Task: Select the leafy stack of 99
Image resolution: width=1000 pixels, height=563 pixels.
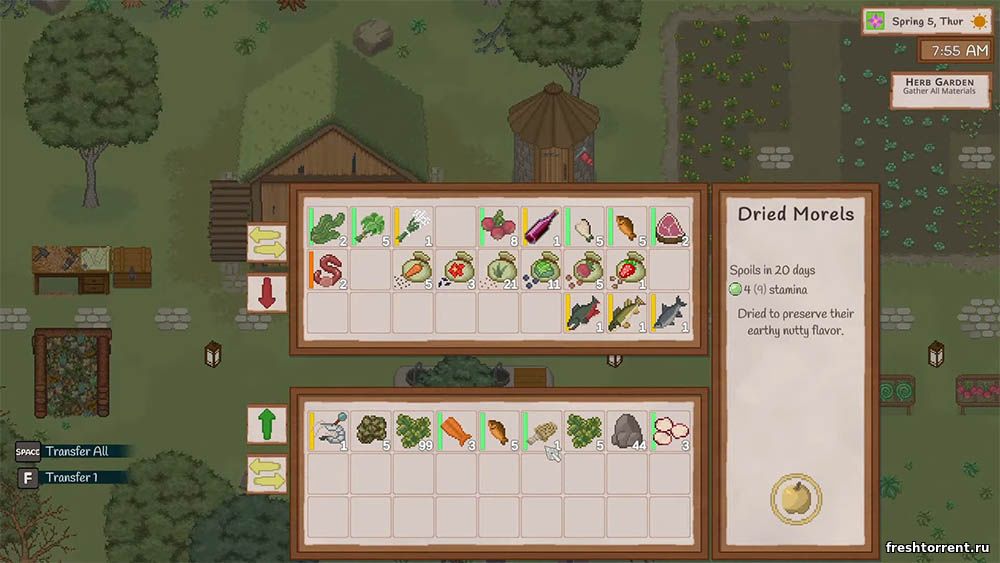Action: [414, 431]
